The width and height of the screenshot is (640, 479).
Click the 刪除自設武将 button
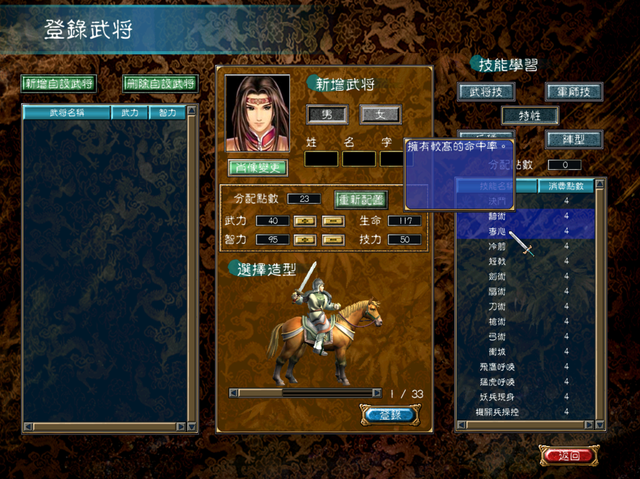pyautogui.click(x=160, y=84)
